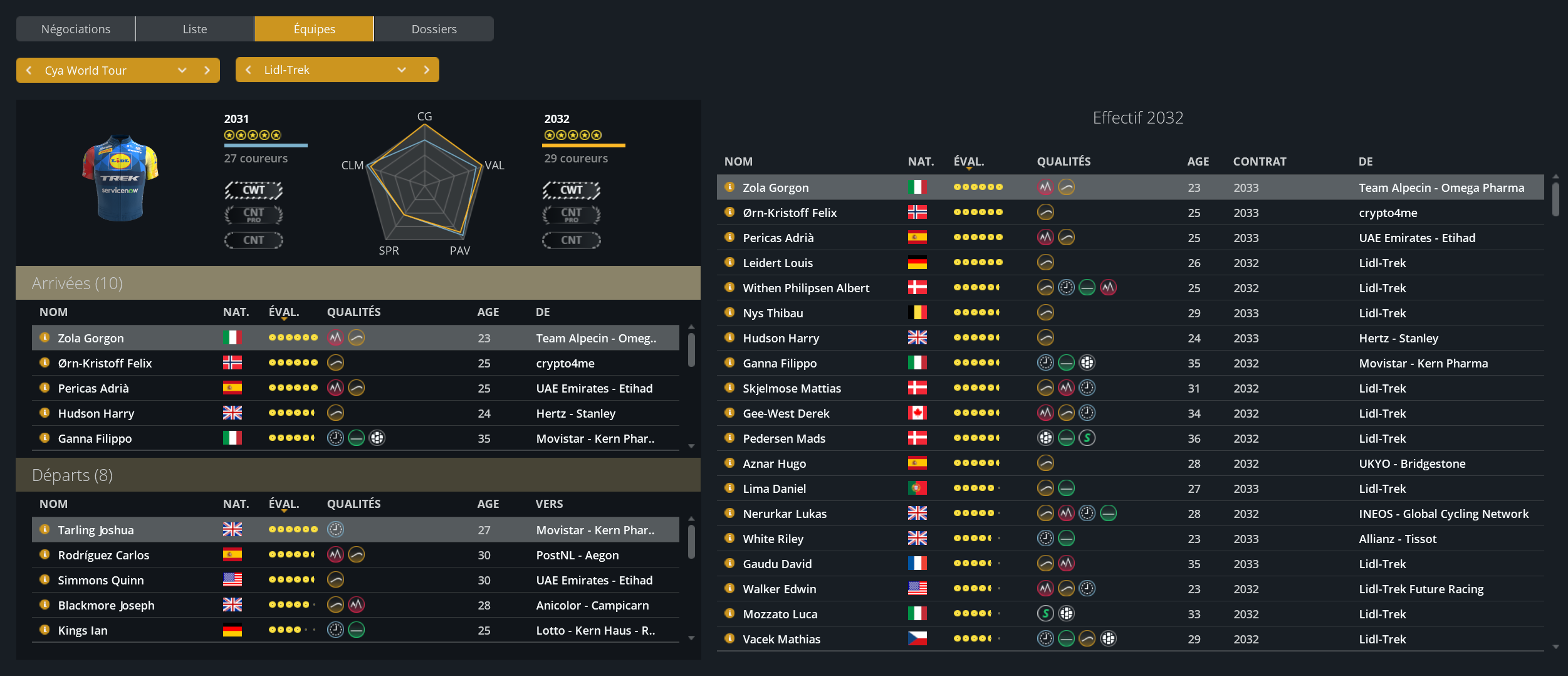The width and height of the screenshot is (1568, 676).
Task: Select Leidert Louis in the 2032 roster
Action: (777, 263)
